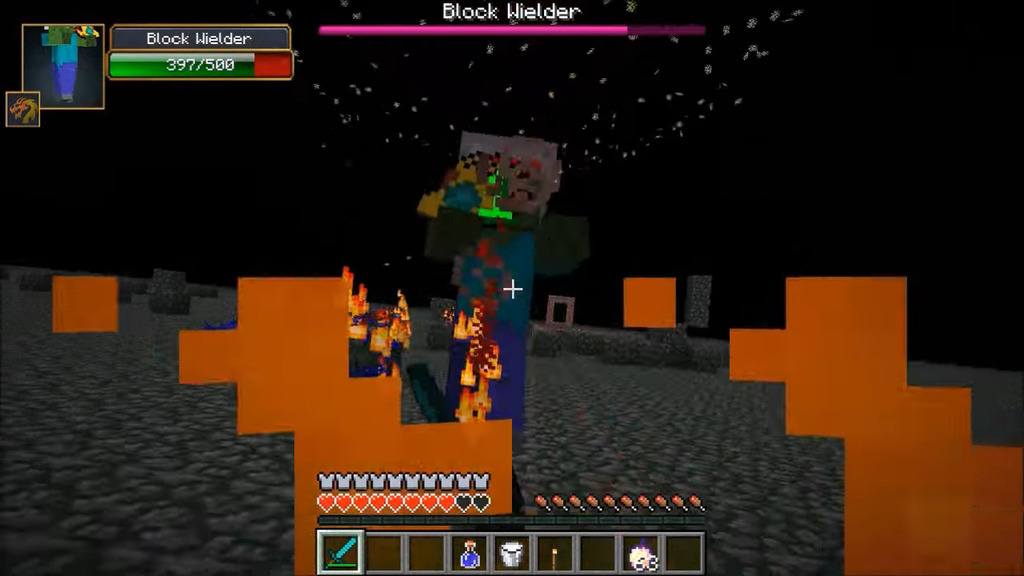Select the blue potion hotbar slot
The image size is (1024, 576).
point(468,553)
